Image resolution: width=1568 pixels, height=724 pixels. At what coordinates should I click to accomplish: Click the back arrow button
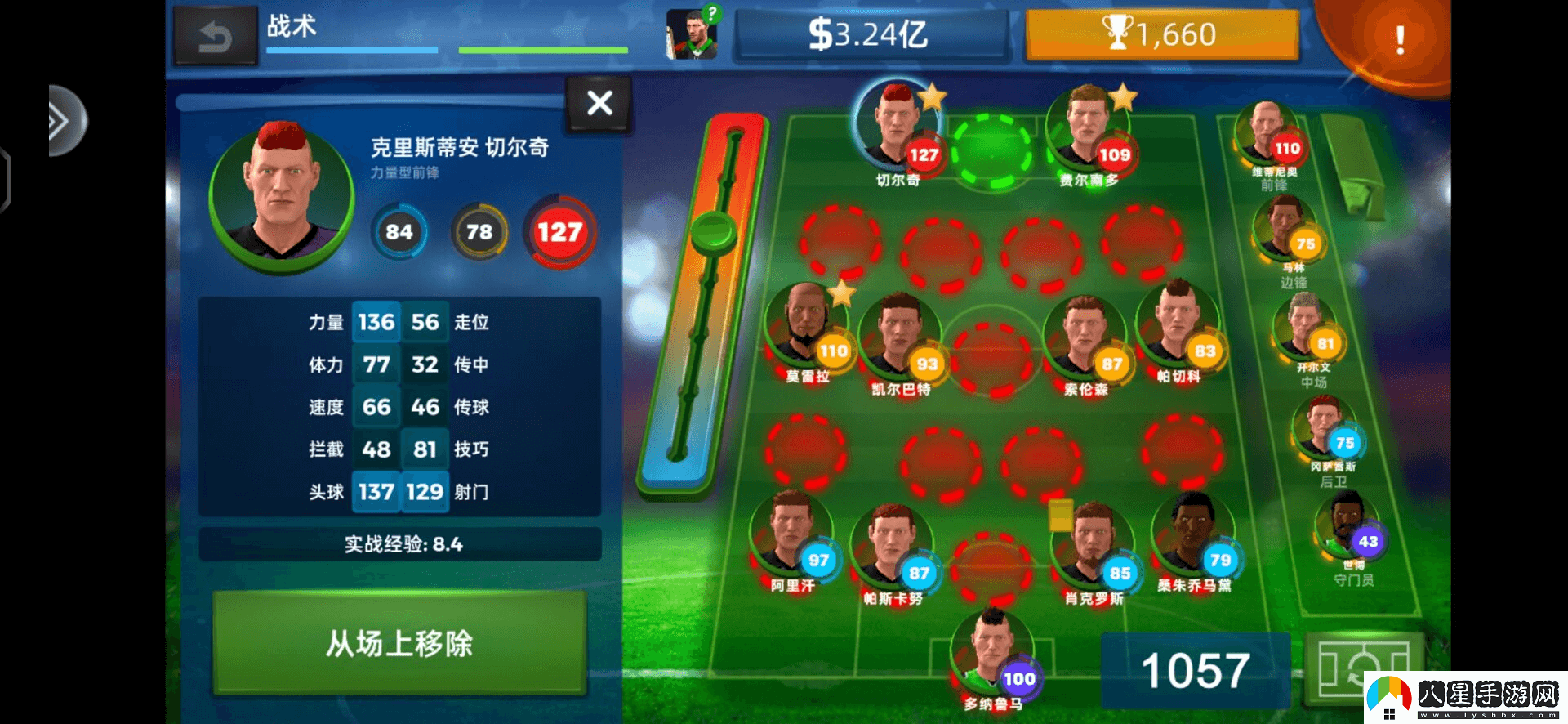tap(215, 37)
